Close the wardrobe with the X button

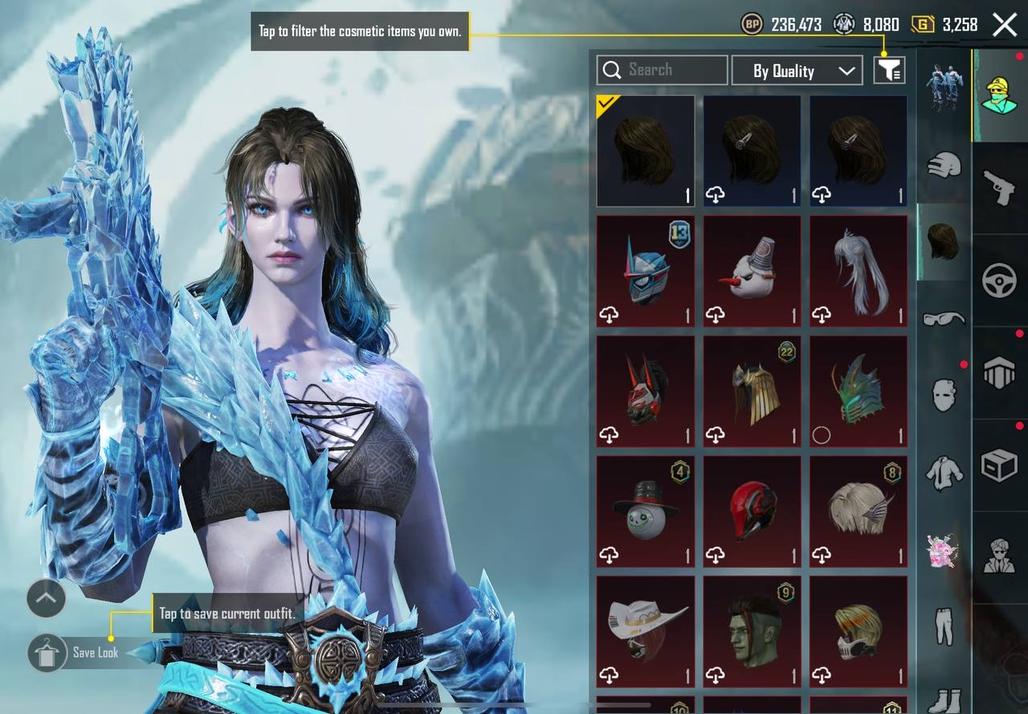pyautogui.click(x=1004, y=25)
